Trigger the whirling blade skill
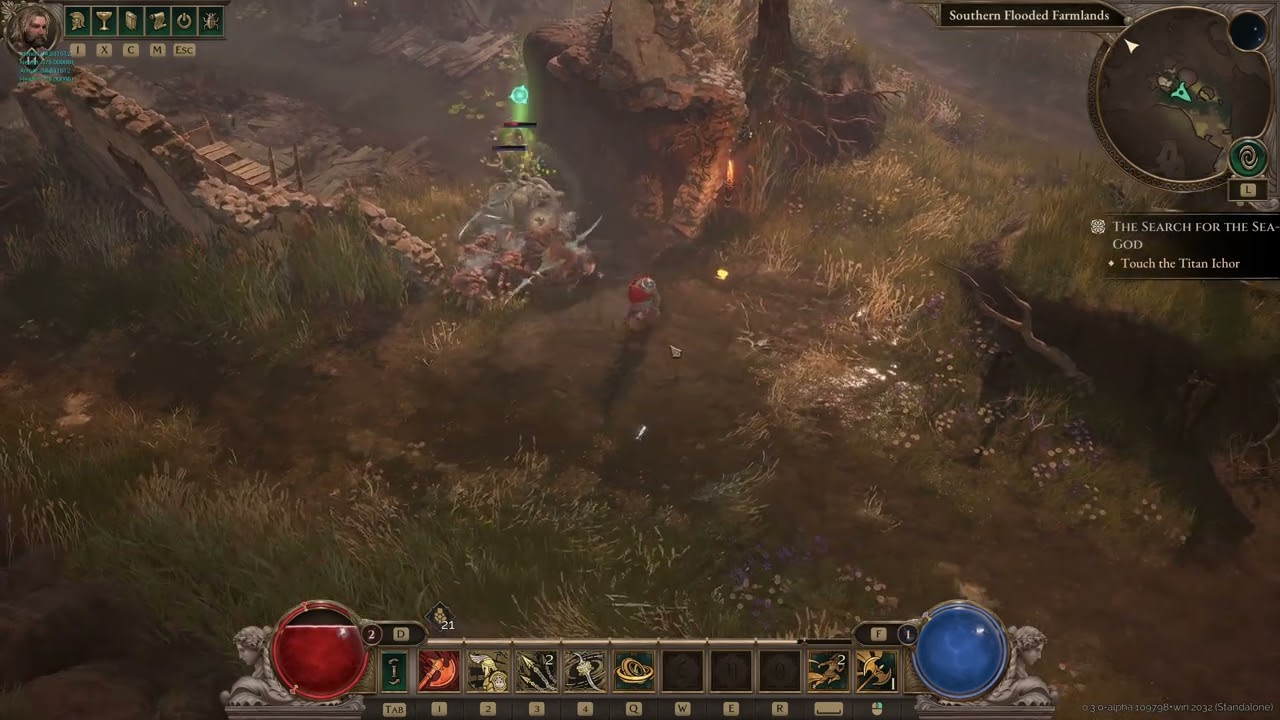The image size is (1280, 720). (585, 671)
